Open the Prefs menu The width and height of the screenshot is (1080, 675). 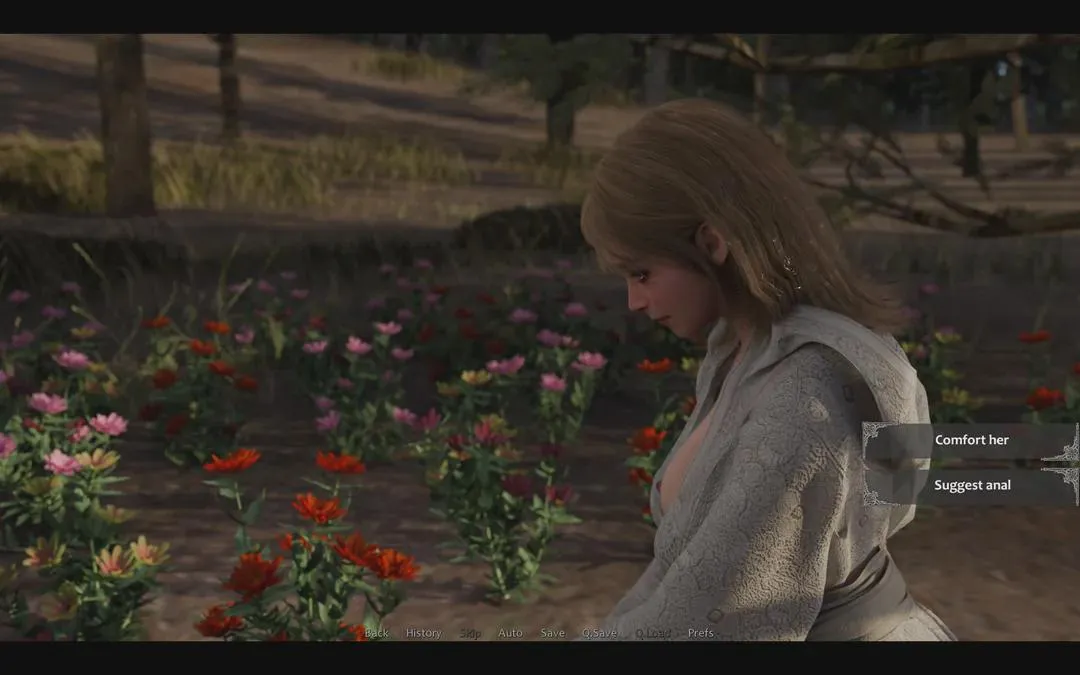[700, 633]
